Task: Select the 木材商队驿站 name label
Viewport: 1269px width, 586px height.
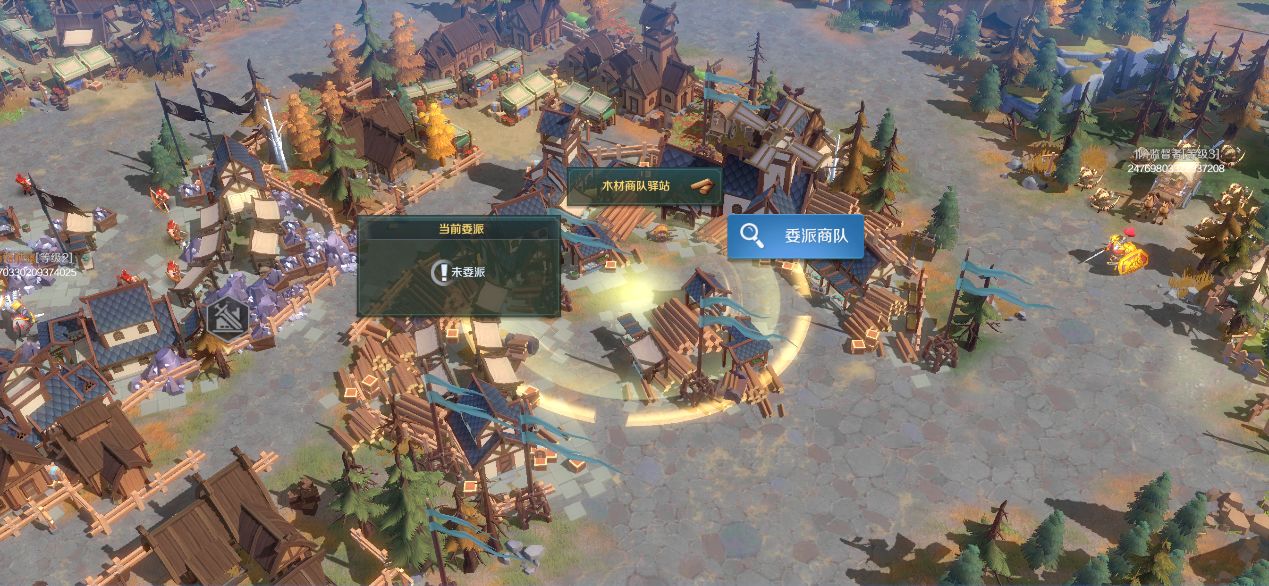Action: (x=644, y=186)
